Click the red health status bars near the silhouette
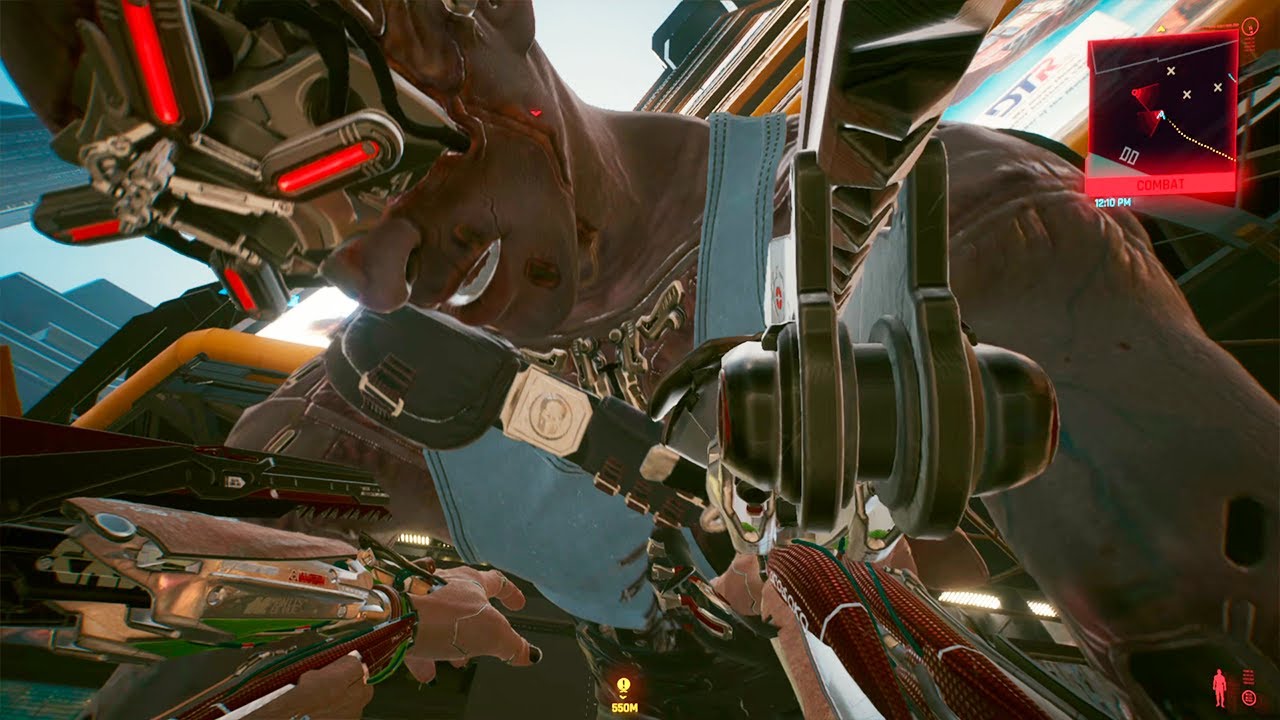The width and height of the screenshot is (1280, 720). pyautogui.click(x=1248, y=677)
